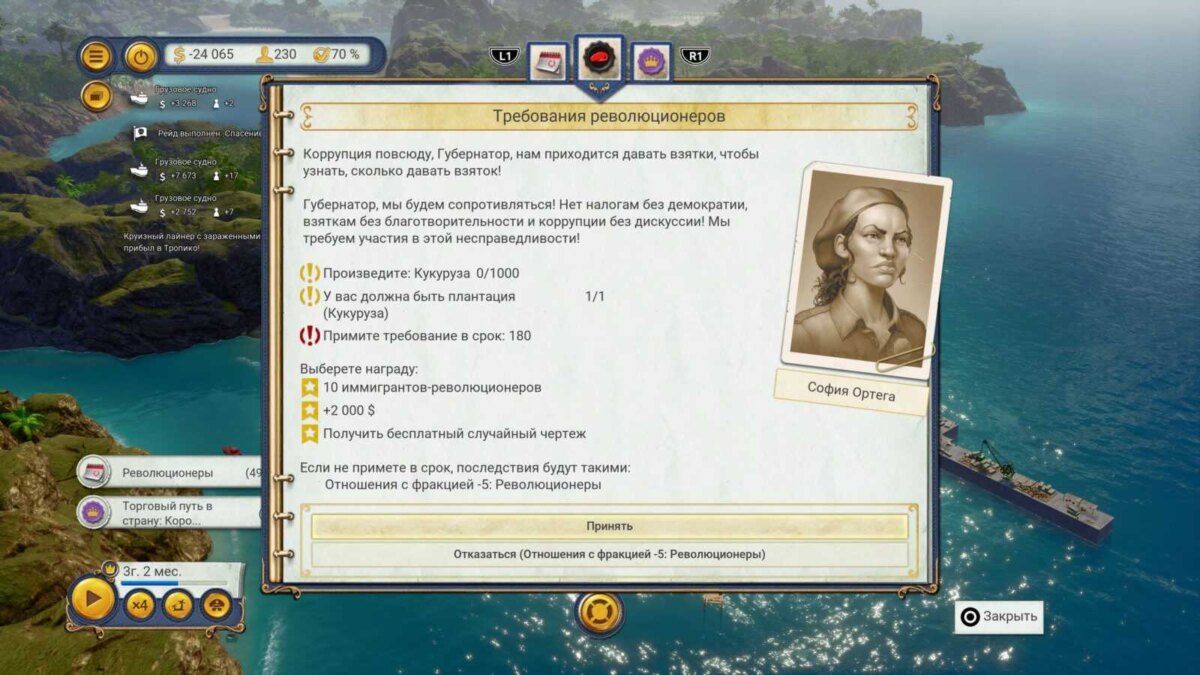This screenshot has height=675, width=1200.
Task: Click the lifebuoy help button
Action: click(x=600, y=611)
